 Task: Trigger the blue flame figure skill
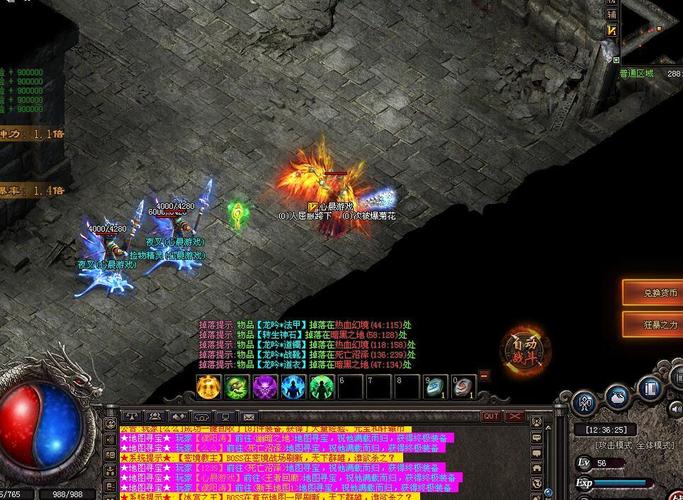coord(293,387)
